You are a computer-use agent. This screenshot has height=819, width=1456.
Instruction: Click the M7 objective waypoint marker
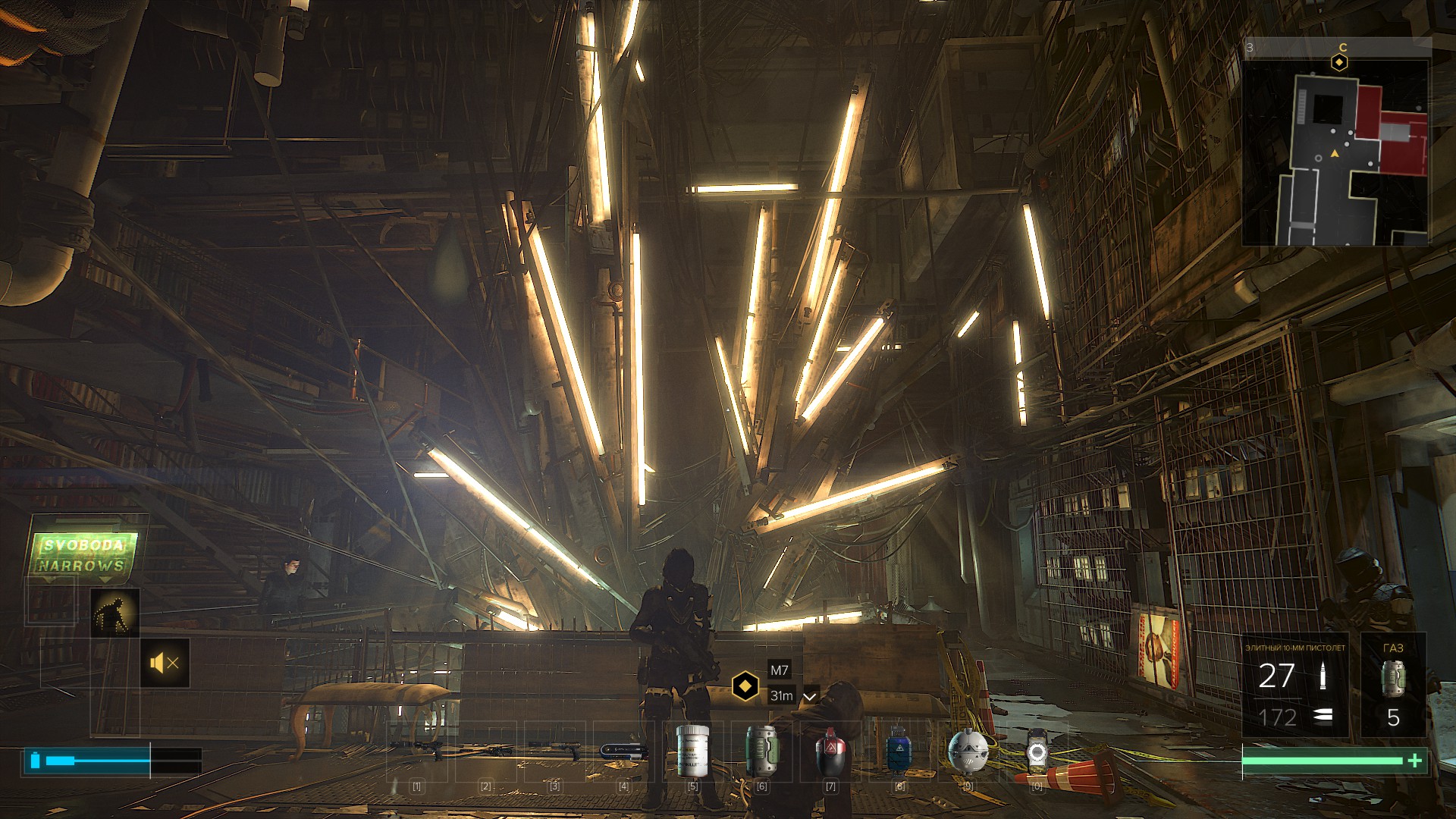(x=745, y=686)
